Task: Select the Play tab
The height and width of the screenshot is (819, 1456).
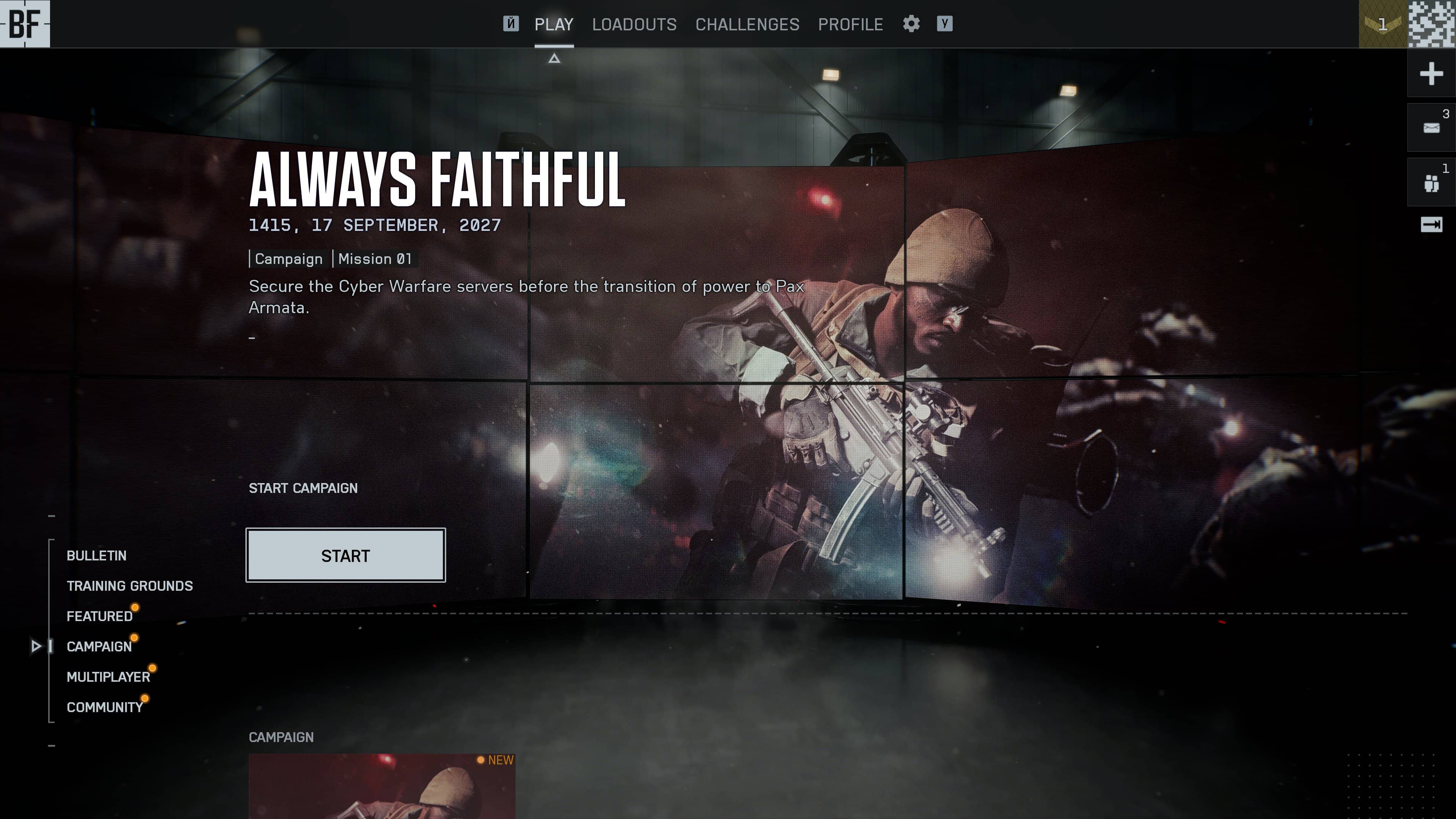Action: [x=554, y=24]
